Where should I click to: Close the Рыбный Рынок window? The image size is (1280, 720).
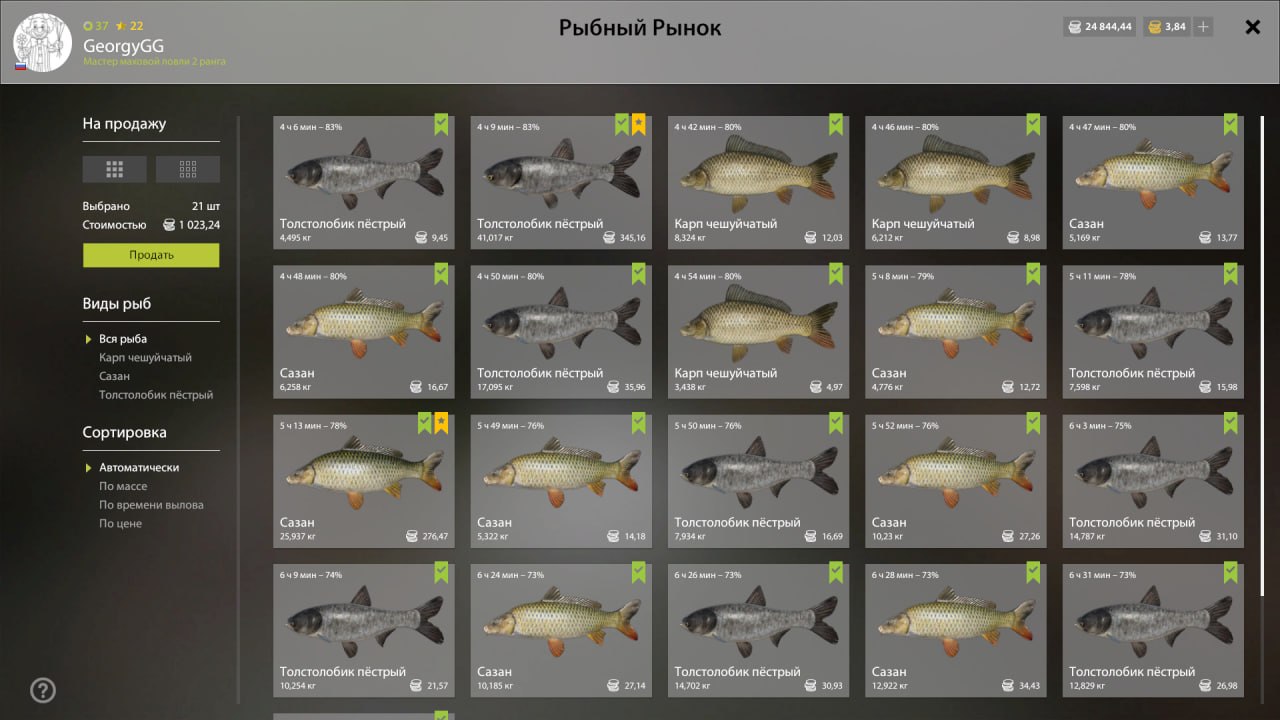tap(1252, 27)
